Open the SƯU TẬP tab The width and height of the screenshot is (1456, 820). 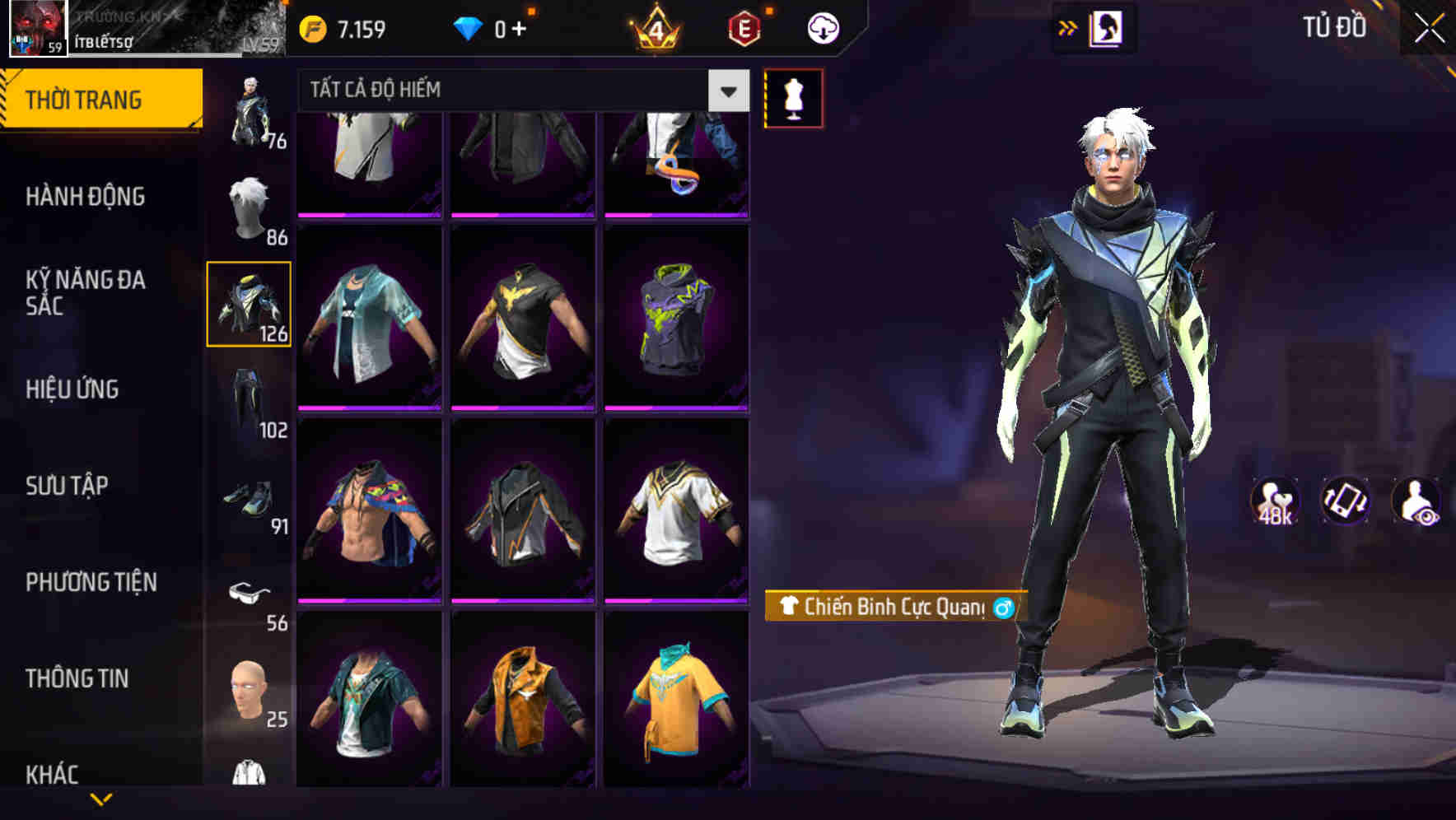[69, 486]
